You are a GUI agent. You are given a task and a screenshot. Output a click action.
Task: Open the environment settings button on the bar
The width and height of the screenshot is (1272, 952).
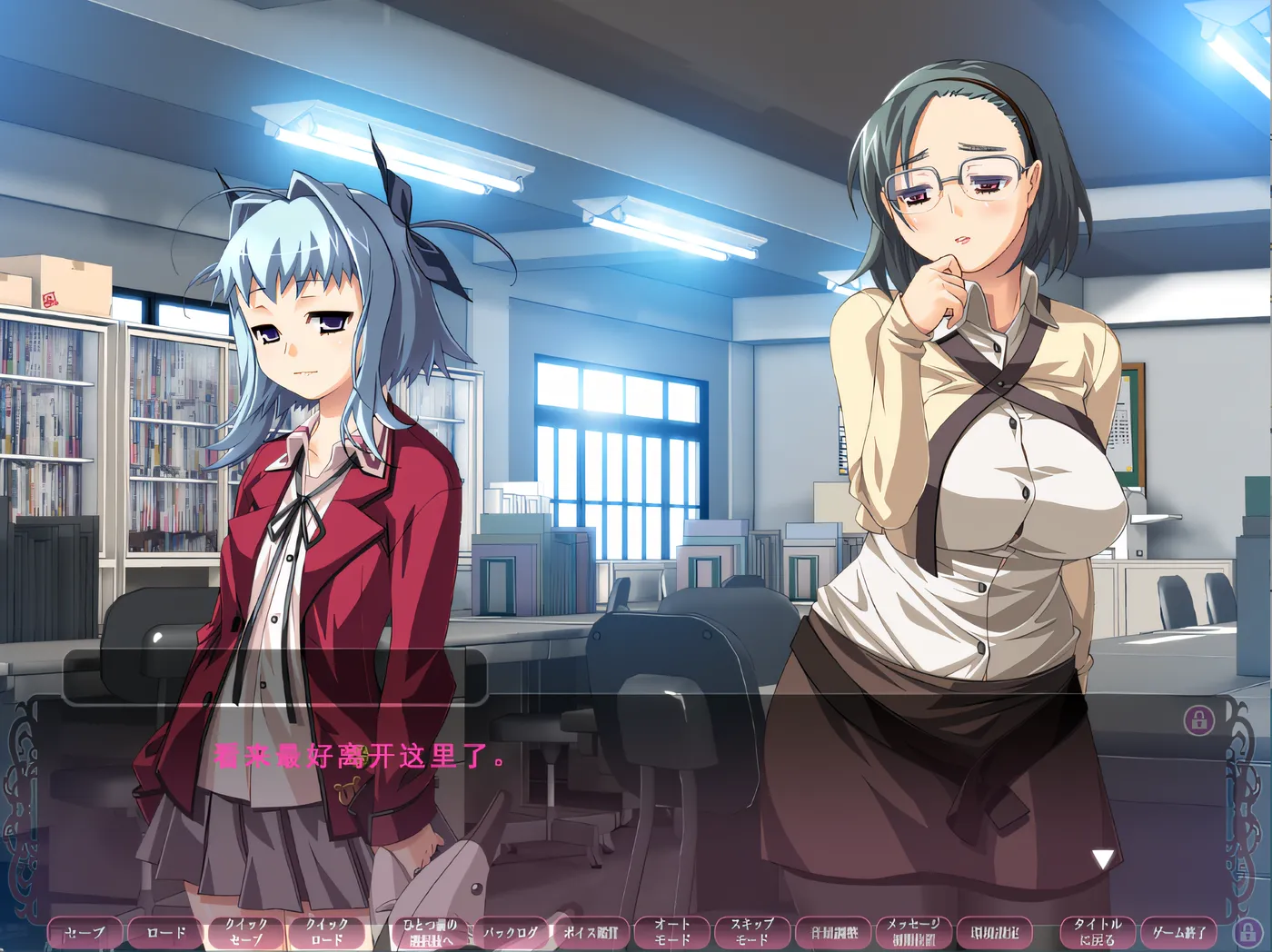[997, 932]
